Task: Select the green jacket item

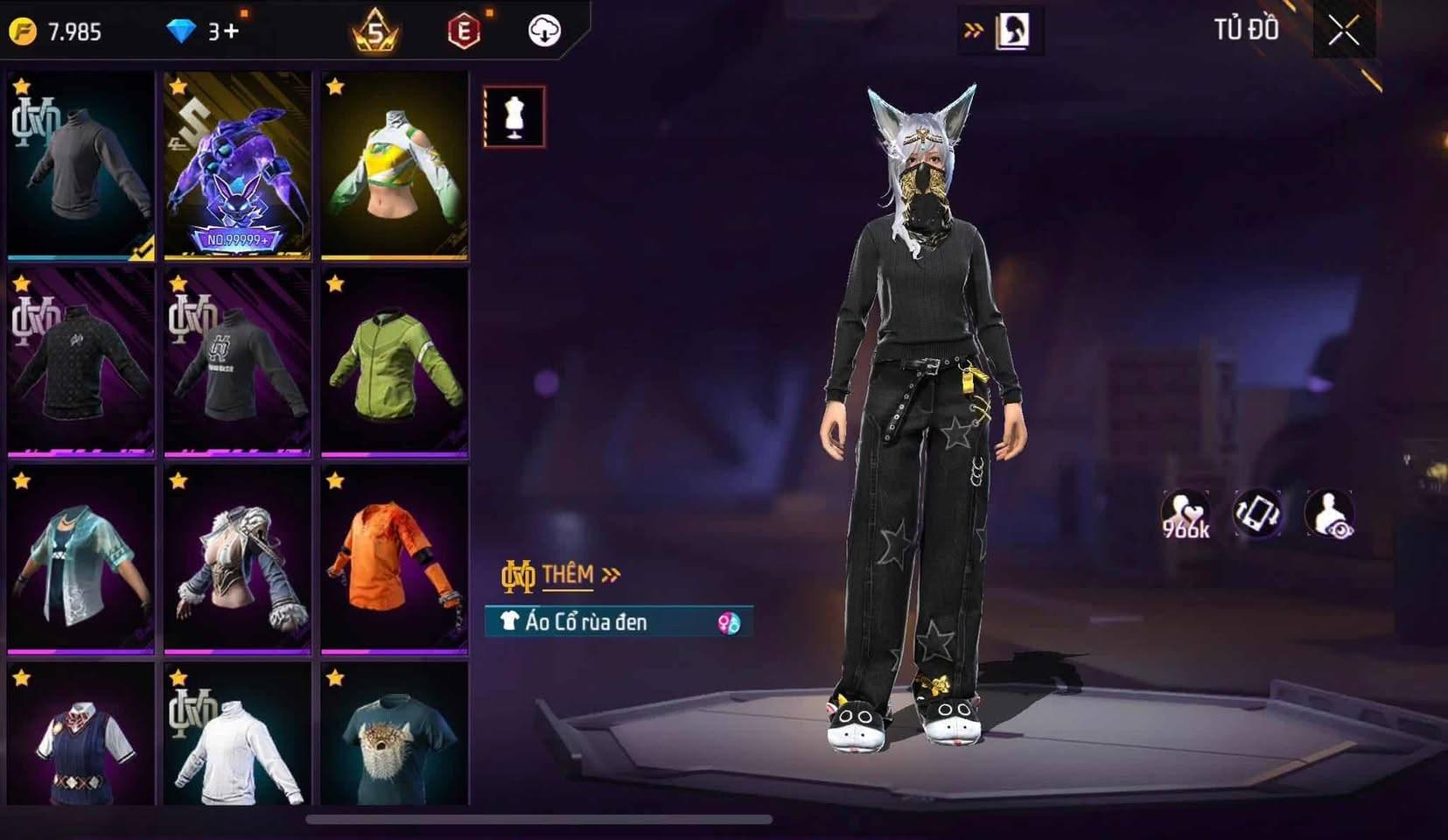Action: click(x=394, y=362)
